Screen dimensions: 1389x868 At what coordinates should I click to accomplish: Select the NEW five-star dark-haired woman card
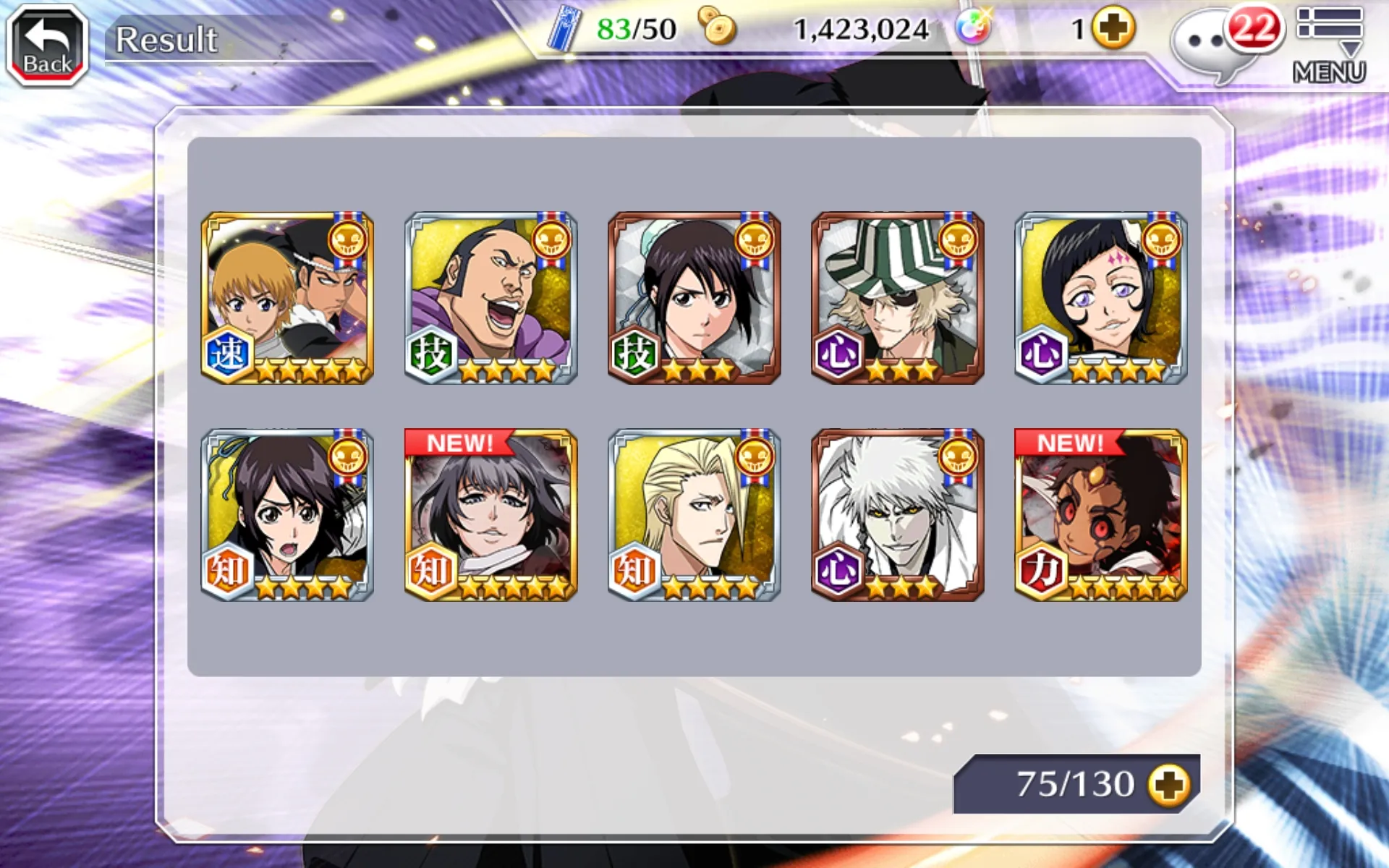pos(490,515)
